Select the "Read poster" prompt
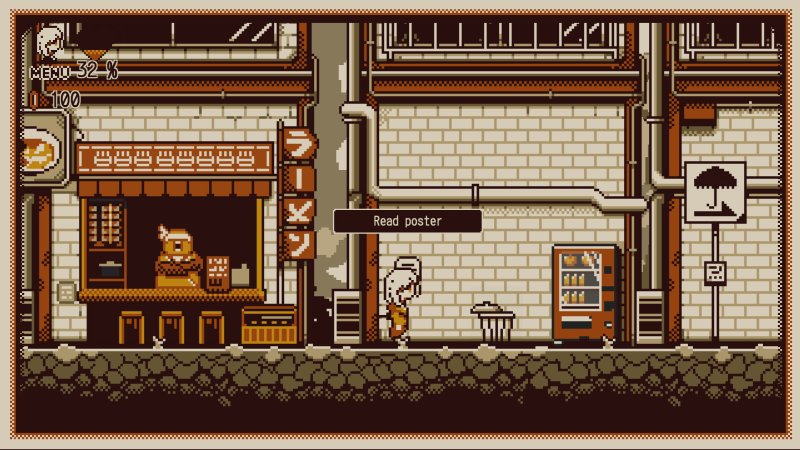The image size is (800, 450). (x=407, y=221)
